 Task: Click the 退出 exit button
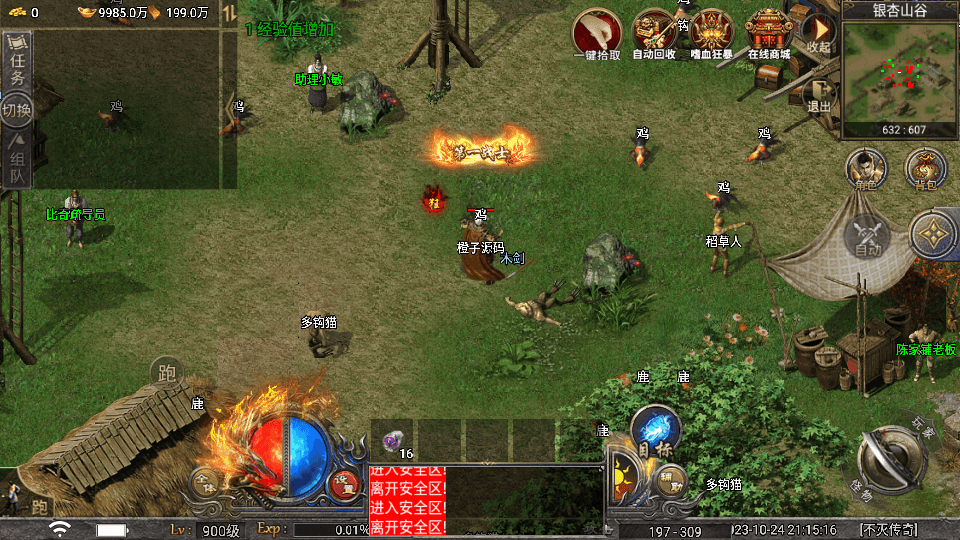819,95
